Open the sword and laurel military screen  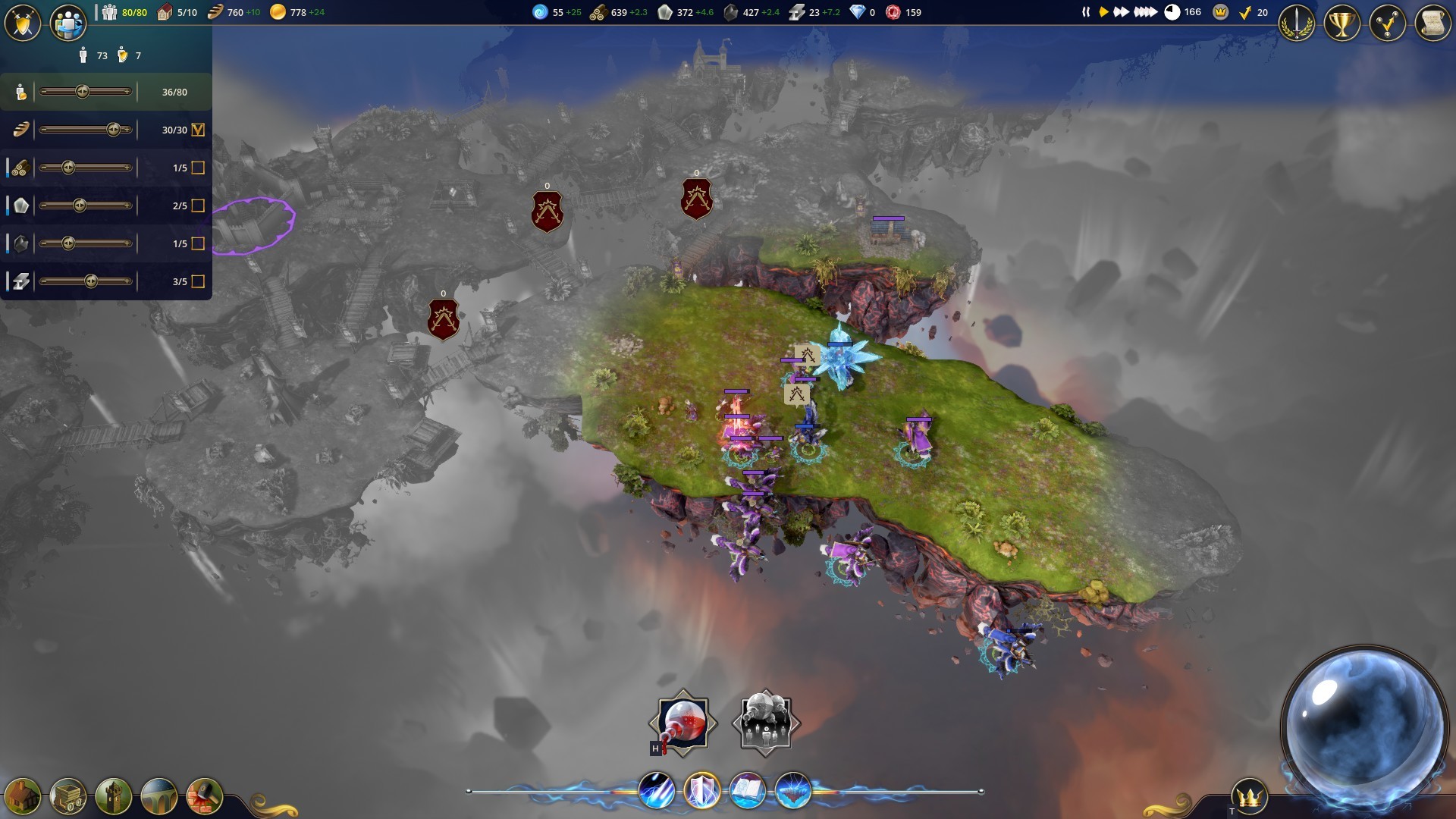(1297, 24)
